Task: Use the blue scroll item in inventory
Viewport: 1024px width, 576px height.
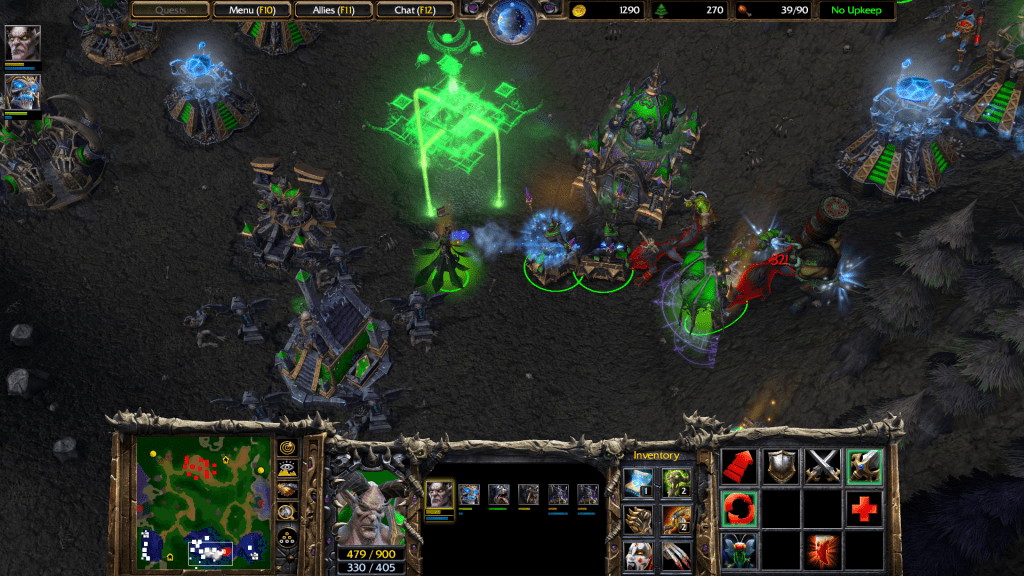Action: [639, 483]
